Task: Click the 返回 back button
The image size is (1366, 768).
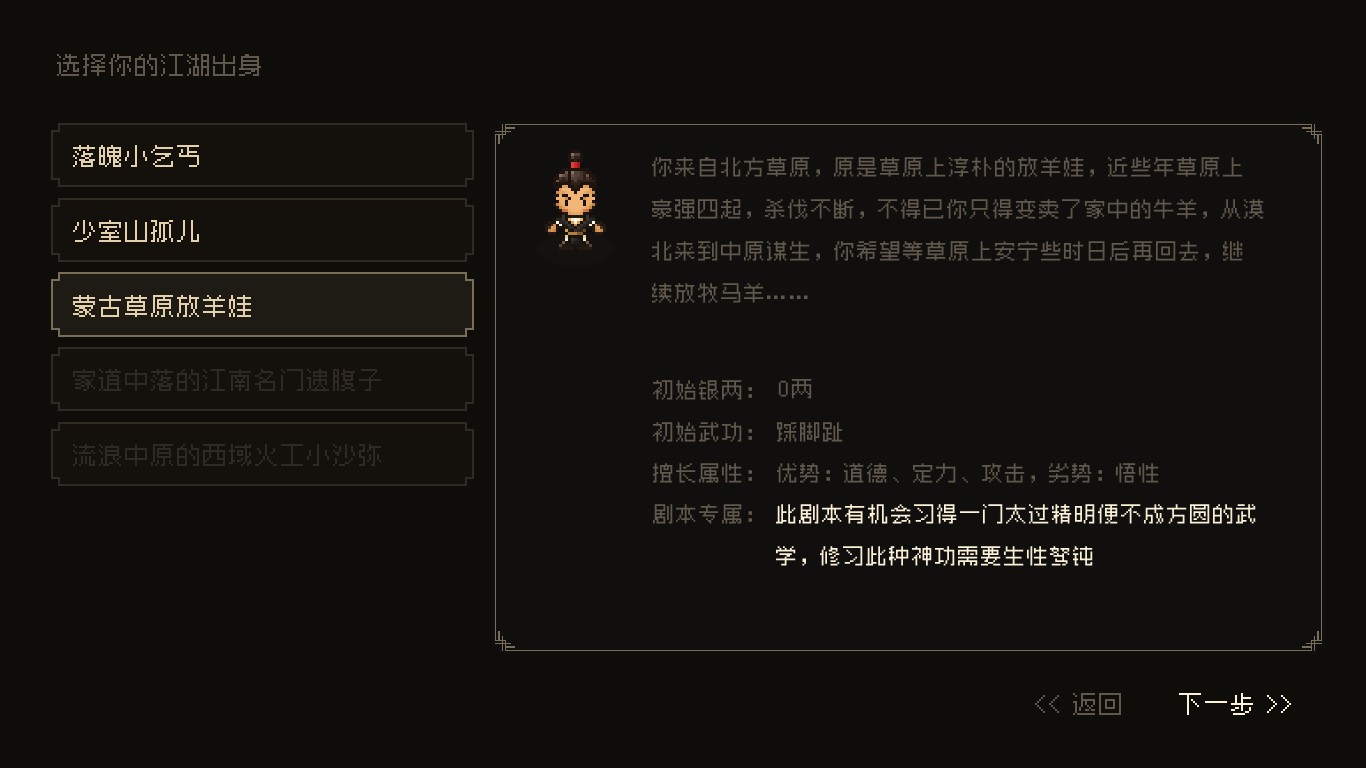Action: (x=1097, y=703)
